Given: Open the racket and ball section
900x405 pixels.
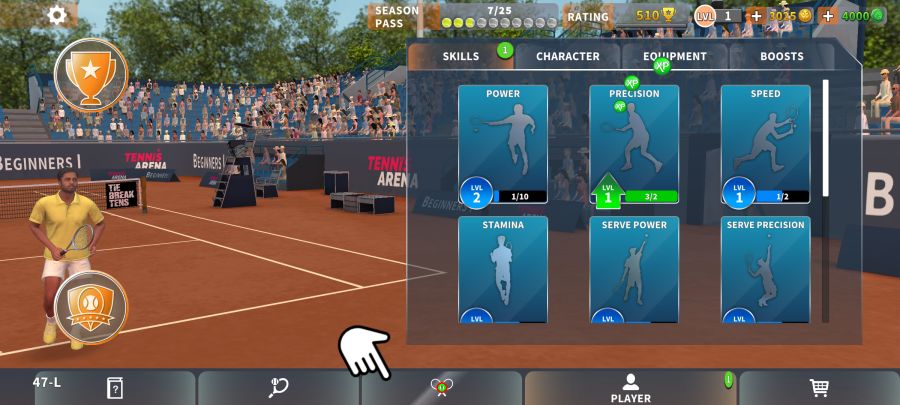Looking at the screenshot, I should pyautogui.click(x=278, y=388).
